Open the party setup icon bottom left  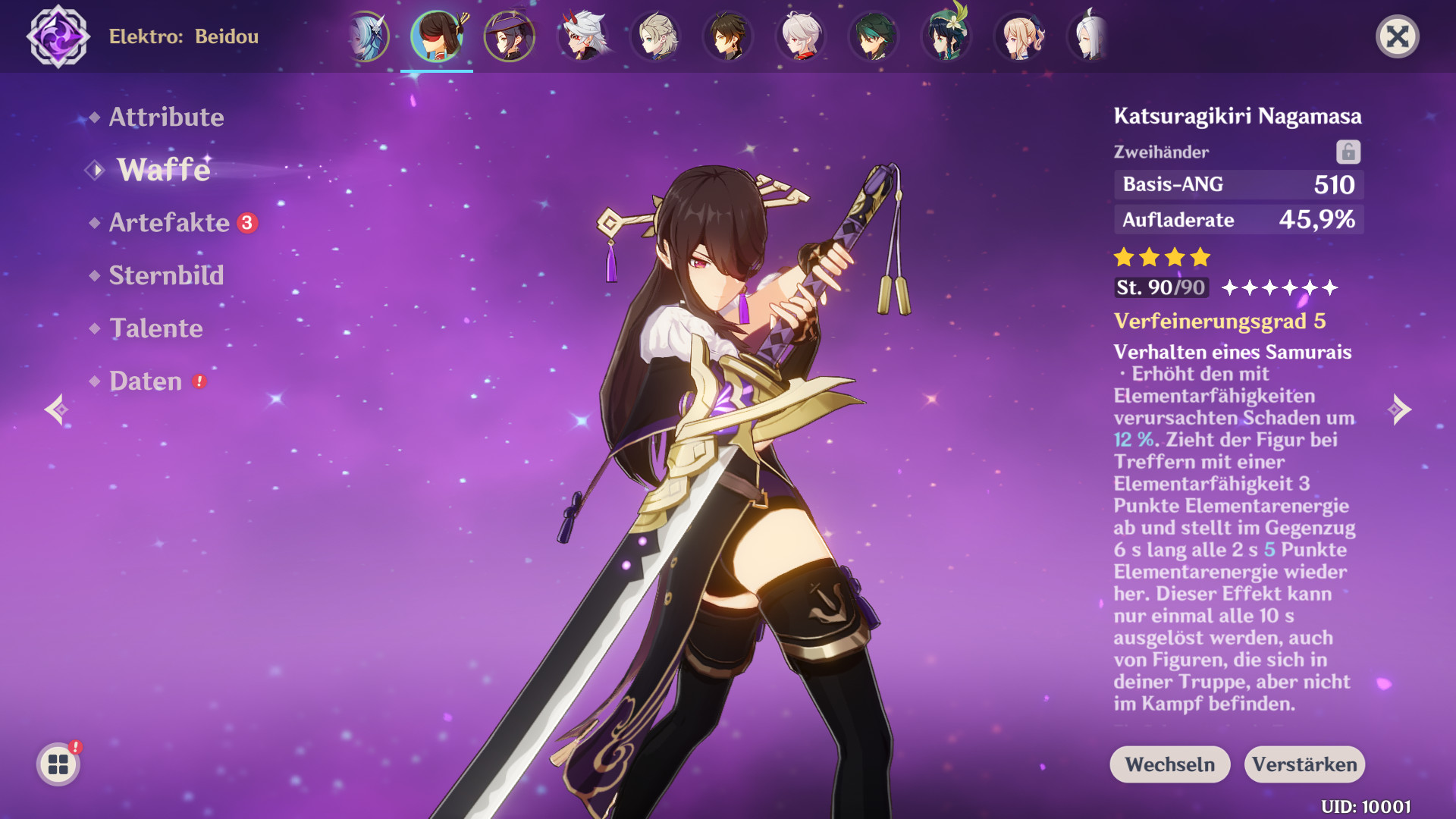click(x=57, y=764)
